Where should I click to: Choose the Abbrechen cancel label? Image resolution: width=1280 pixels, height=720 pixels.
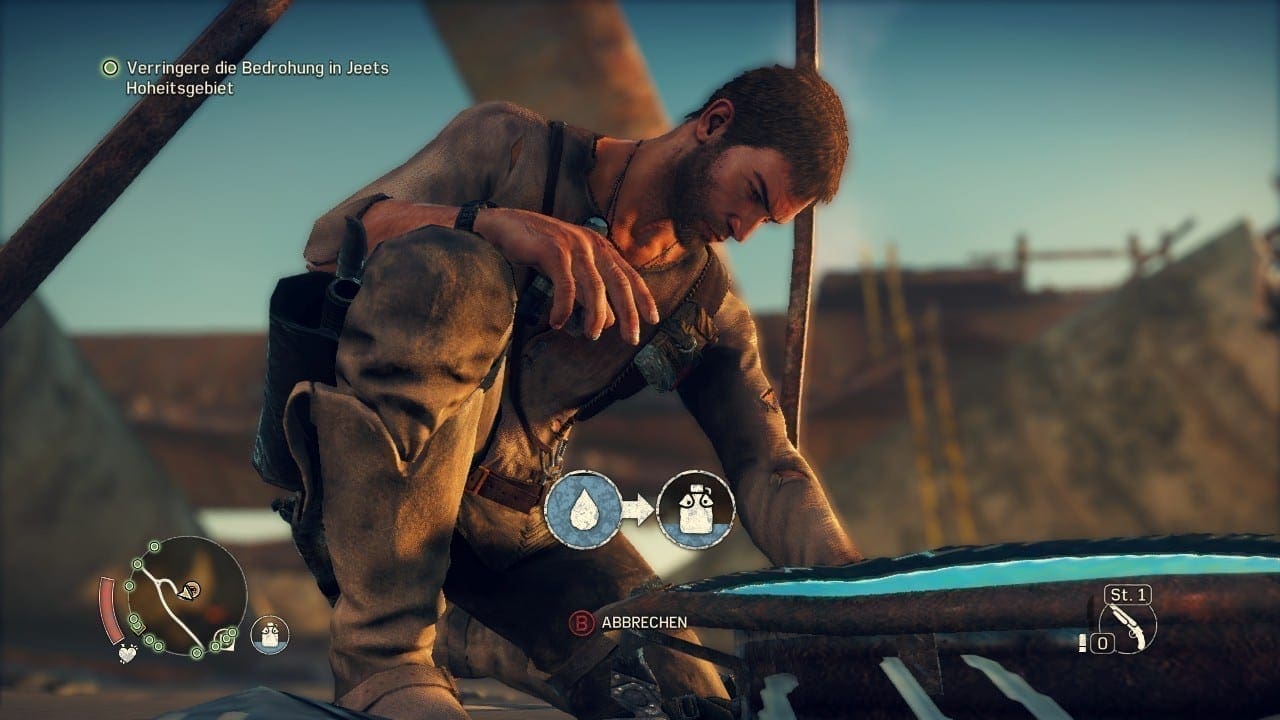point(644,622)
